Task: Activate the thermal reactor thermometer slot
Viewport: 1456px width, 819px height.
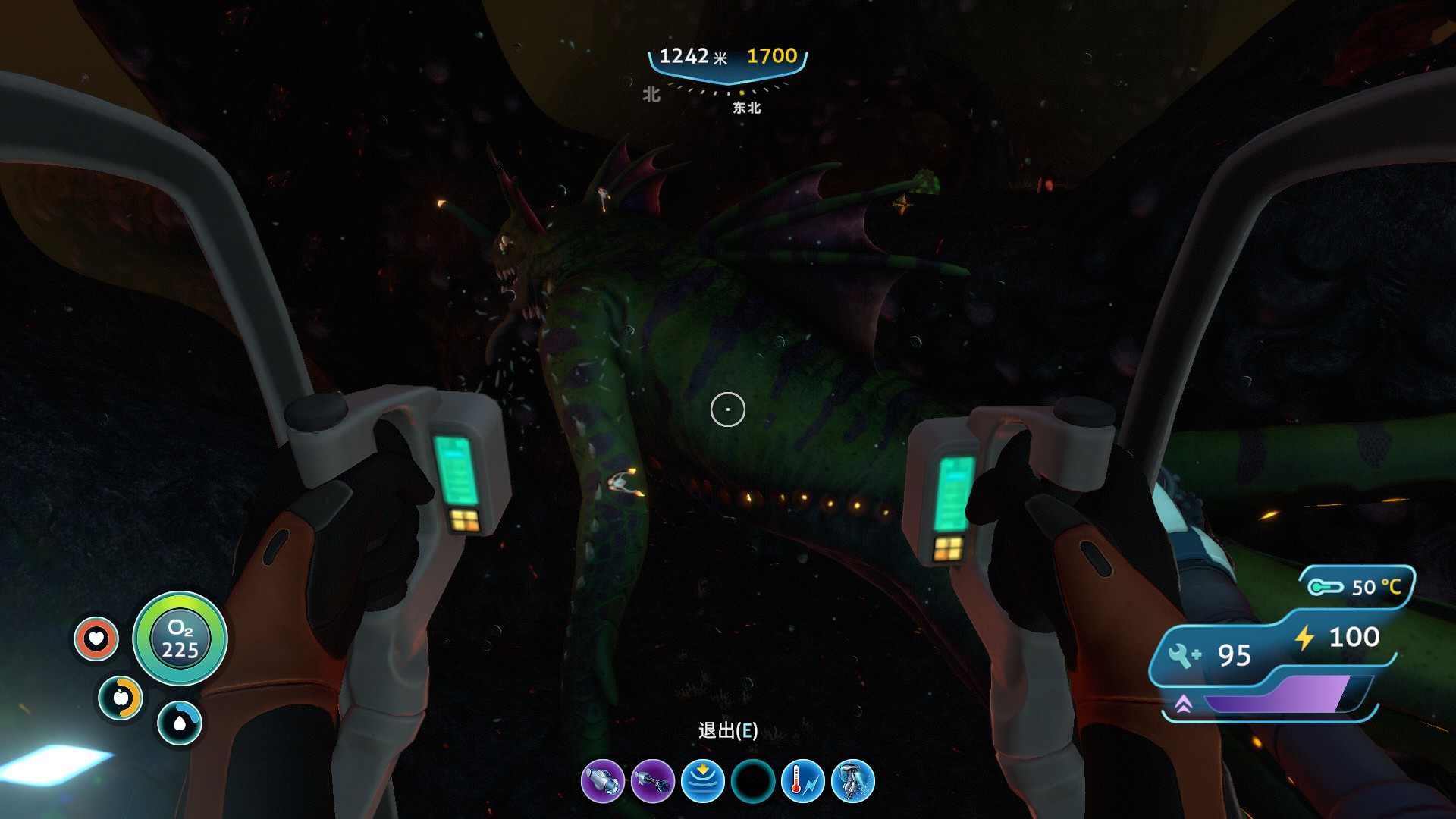Action: coord(802,781)
